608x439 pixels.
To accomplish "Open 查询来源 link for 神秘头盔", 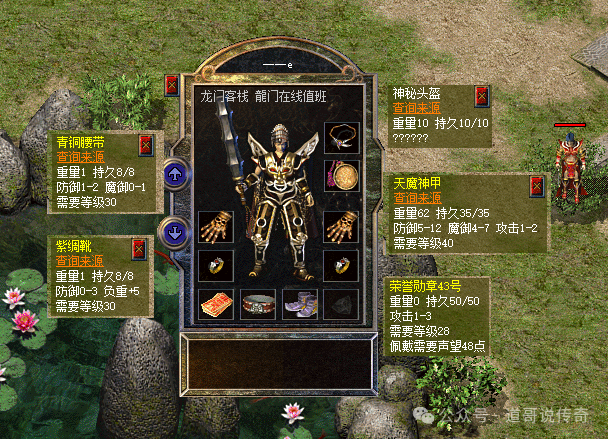I will coord(412,110).
